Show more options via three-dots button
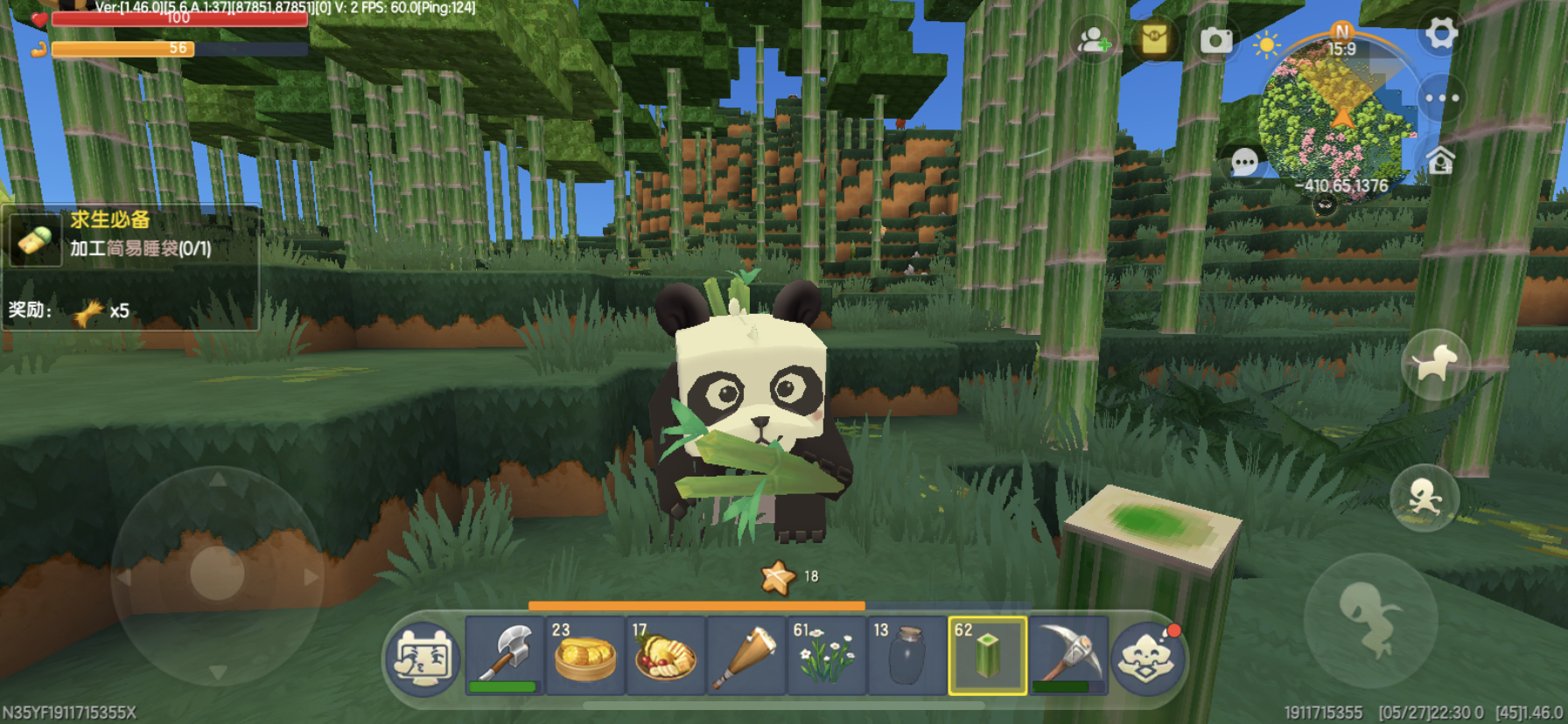Image resolution: width=1568 pixels, height=724 pixels. [x=1441, y=98]
